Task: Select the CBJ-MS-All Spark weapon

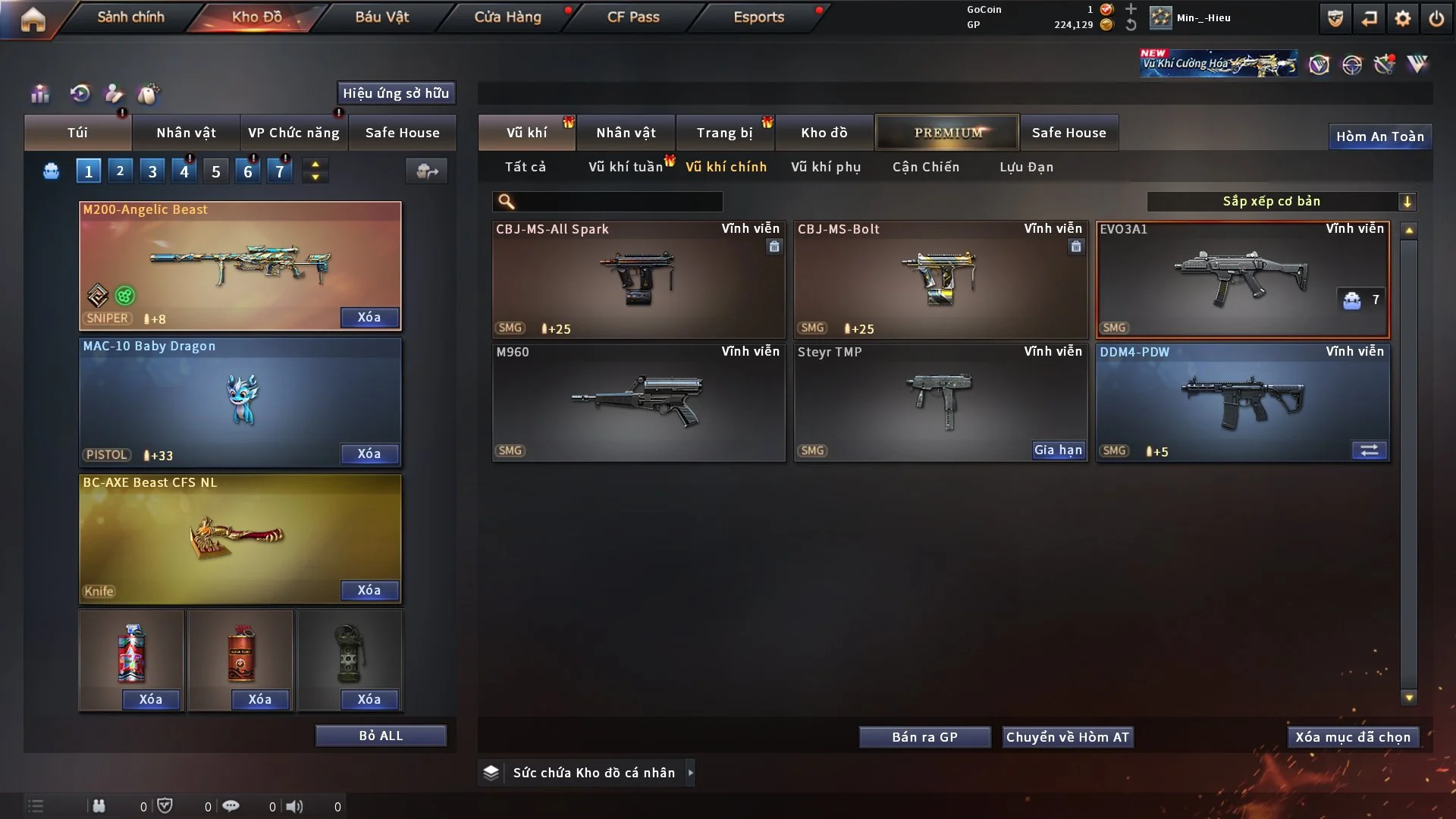Action: (x=638, y=279)
